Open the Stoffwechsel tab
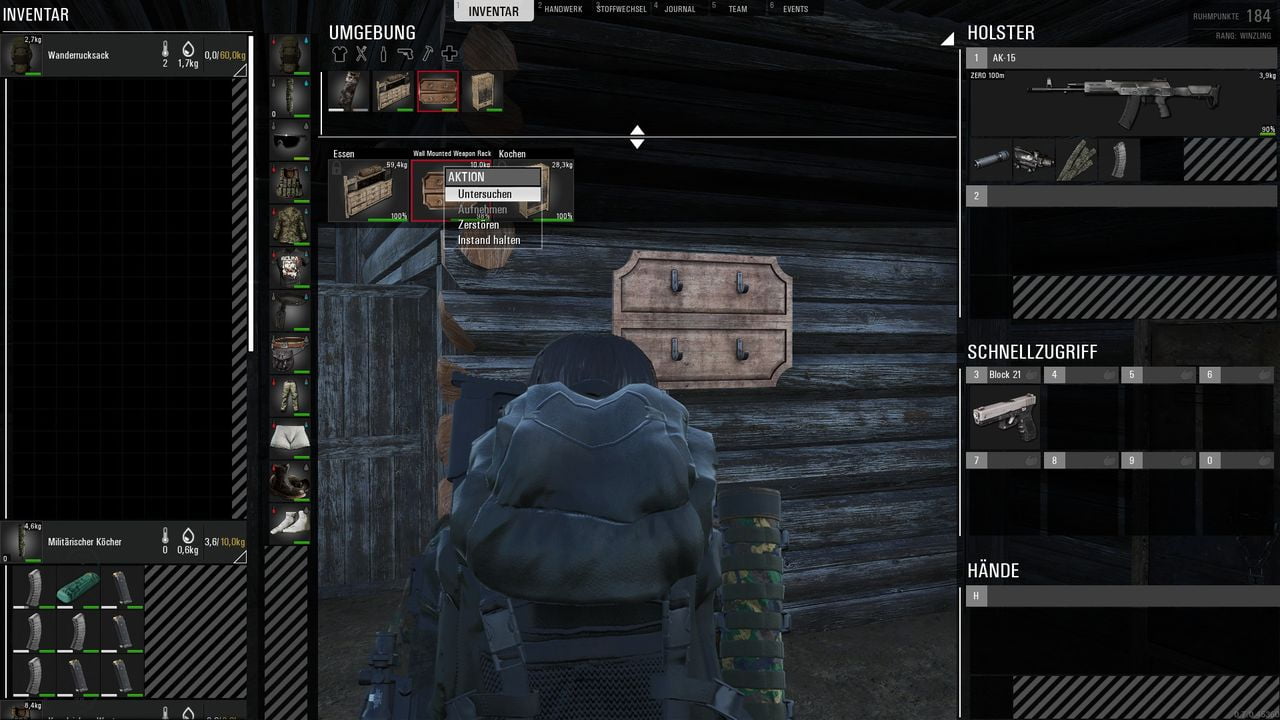 coord(620,9)
